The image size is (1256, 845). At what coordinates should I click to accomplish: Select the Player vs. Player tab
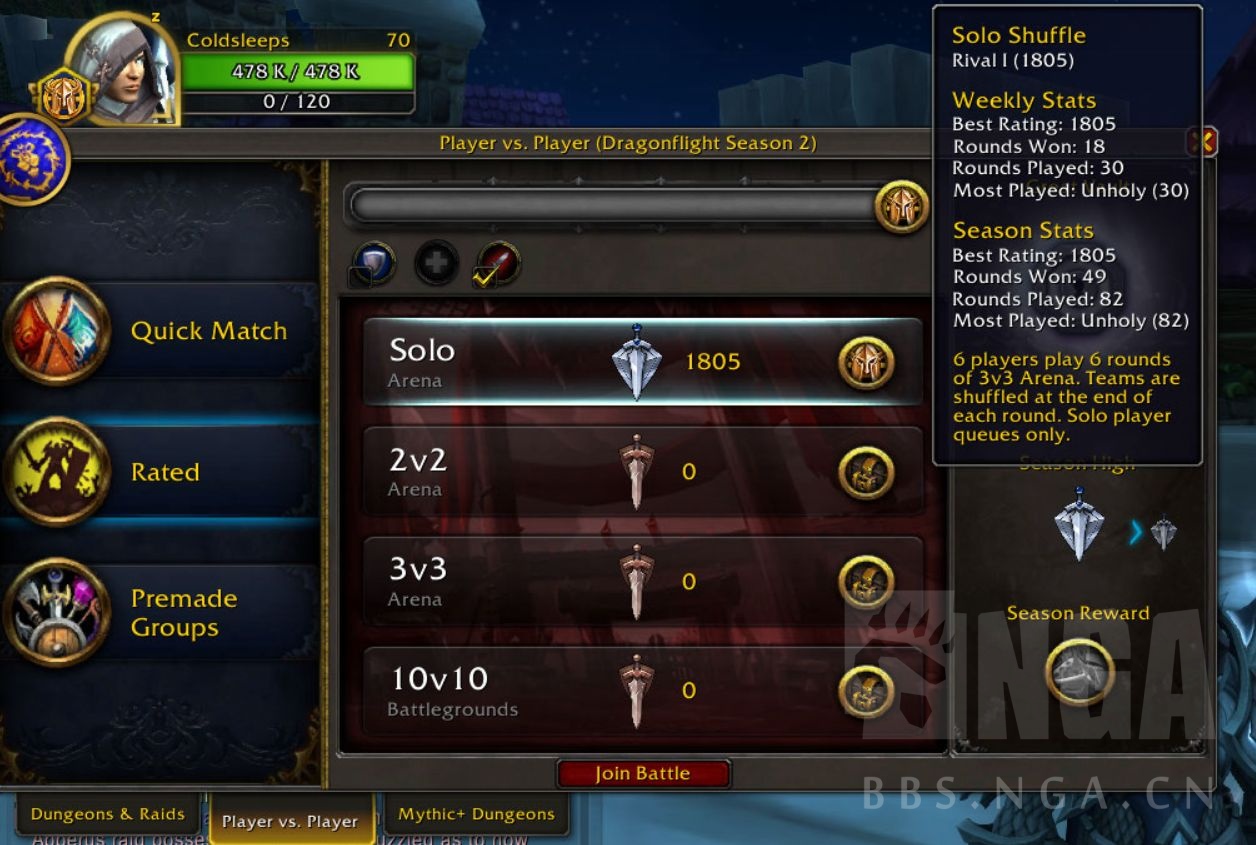click(290, 821)
